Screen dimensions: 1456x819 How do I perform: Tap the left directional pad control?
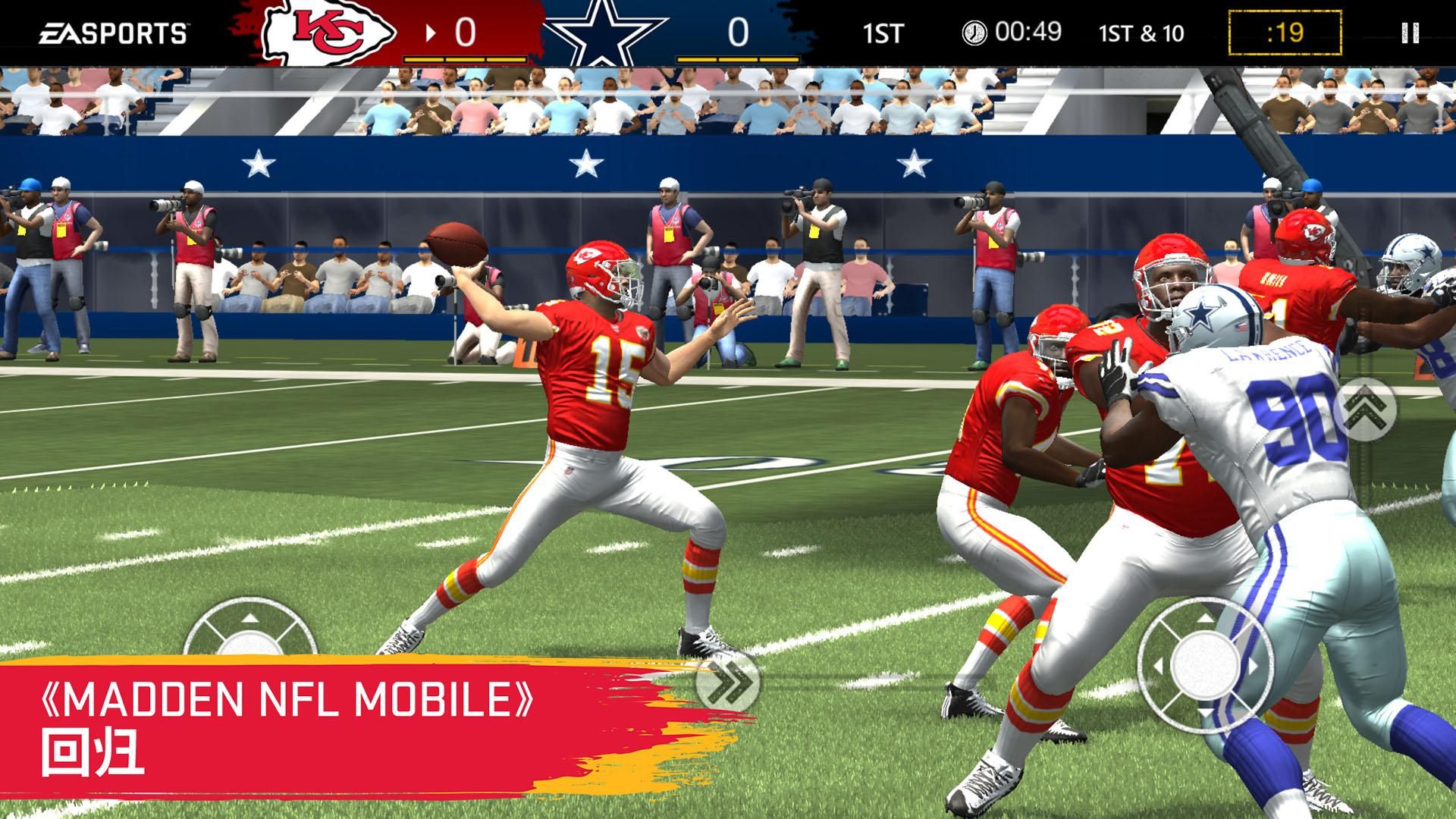point(249,634)
